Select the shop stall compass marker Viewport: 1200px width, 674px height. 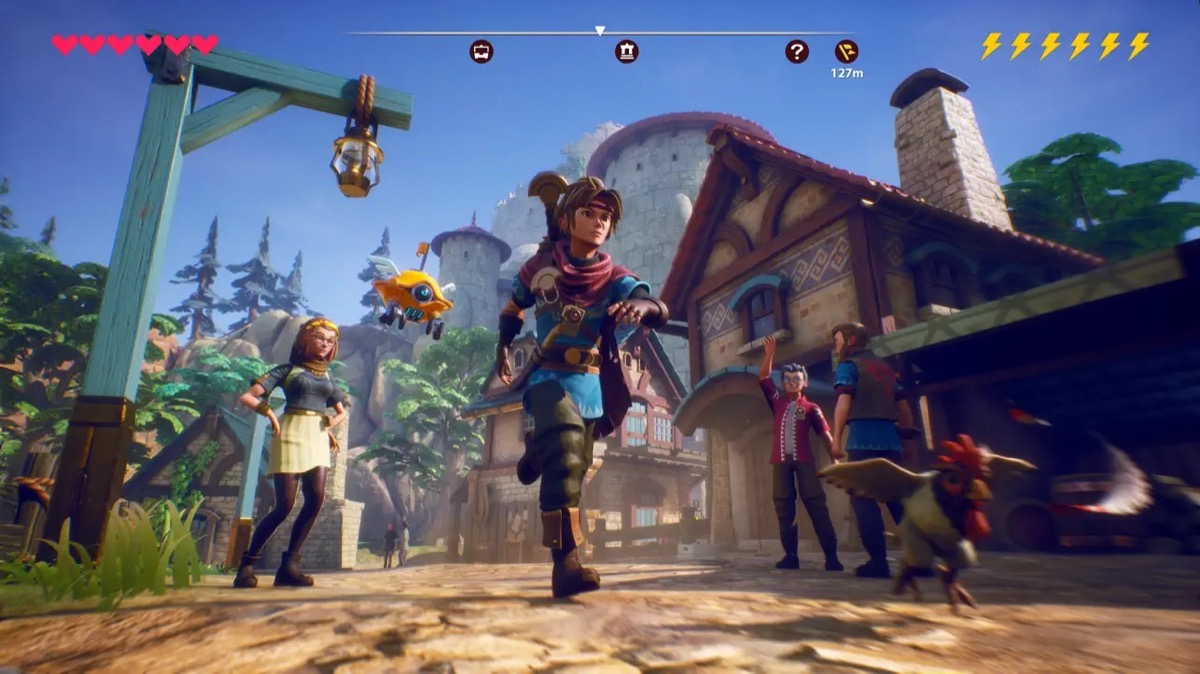tap(481, 51)
